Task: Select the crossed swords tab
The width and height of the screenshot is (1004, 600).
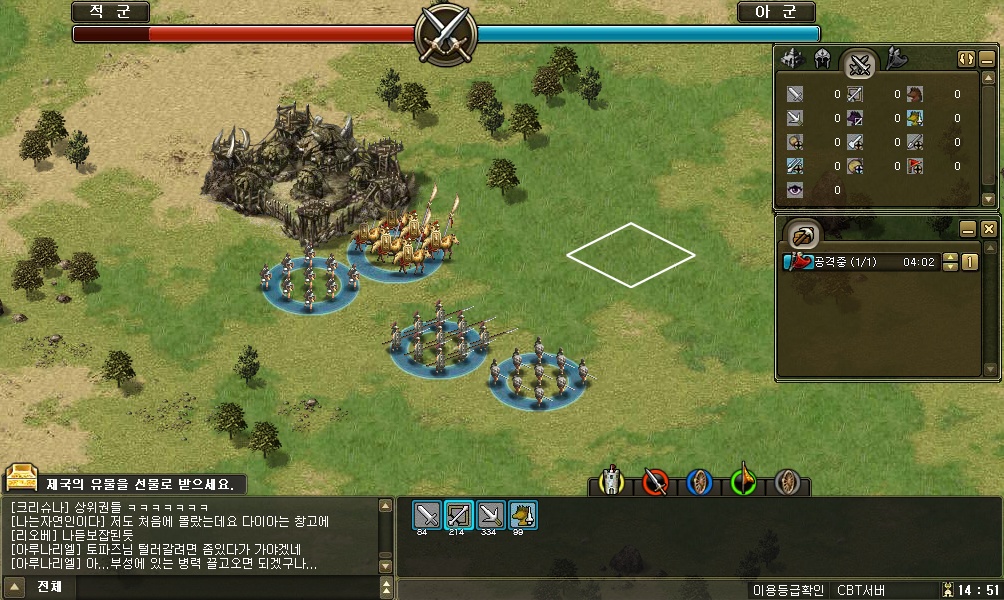Action: (859, 65)
